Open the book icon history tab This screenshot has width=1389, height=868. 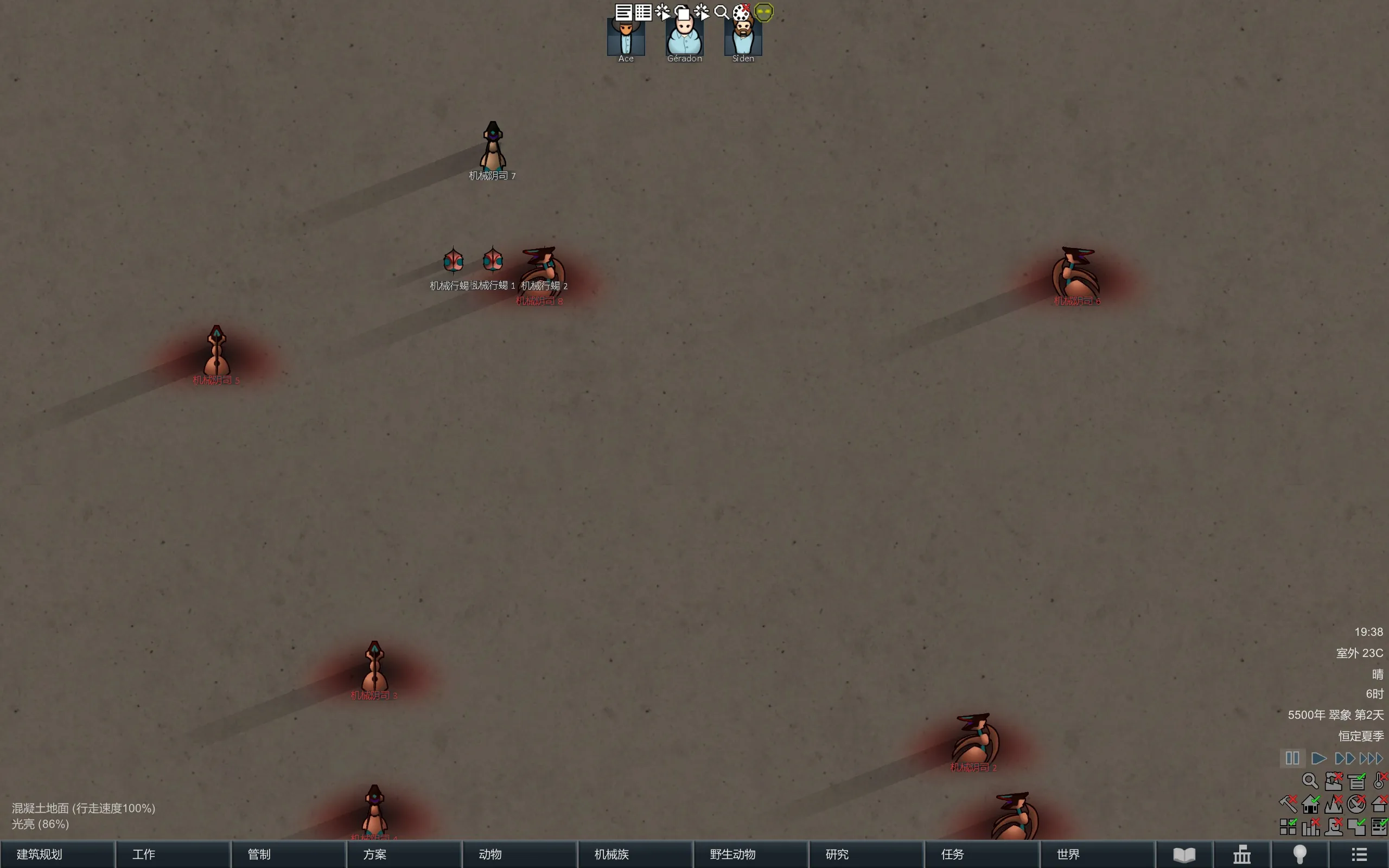pos(1184,854)
